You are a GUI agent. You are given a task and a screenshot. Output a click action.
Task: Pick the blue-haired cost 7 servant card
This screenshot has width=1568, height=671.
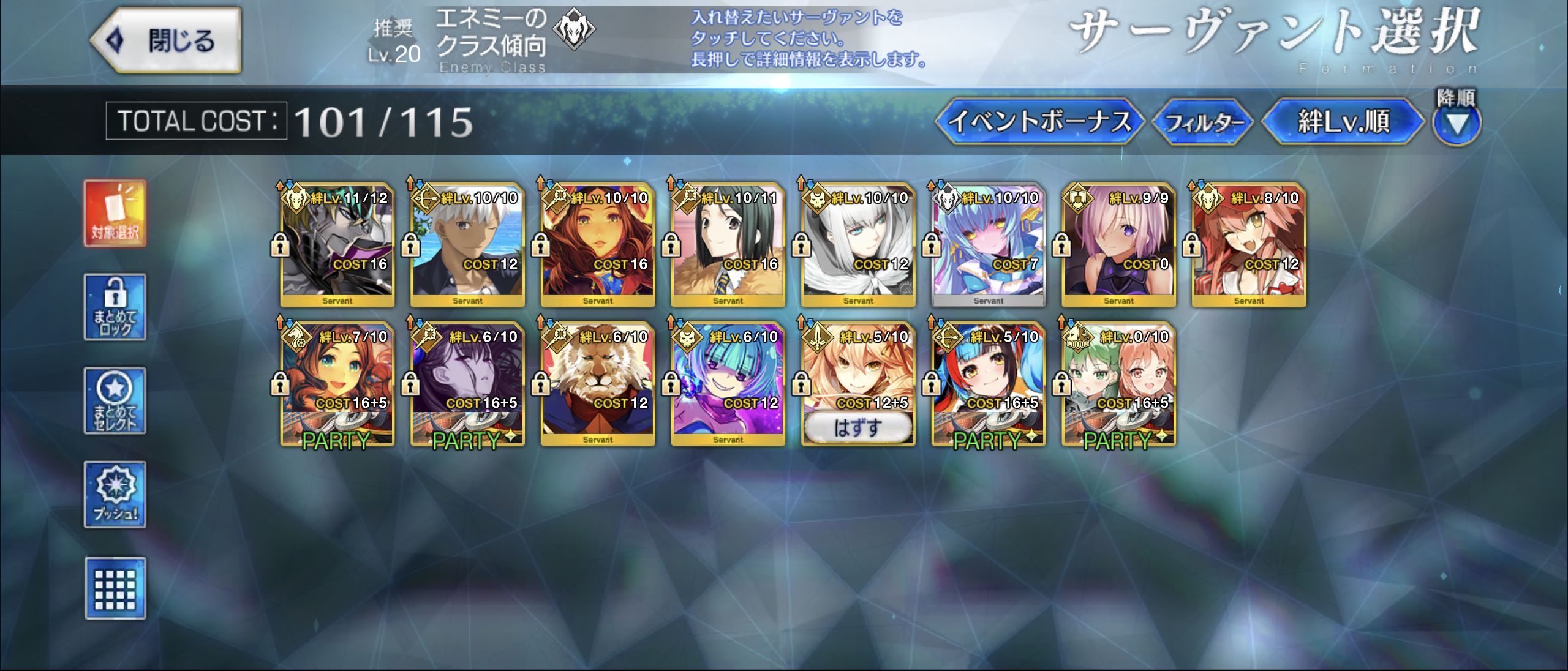[988, 245]
